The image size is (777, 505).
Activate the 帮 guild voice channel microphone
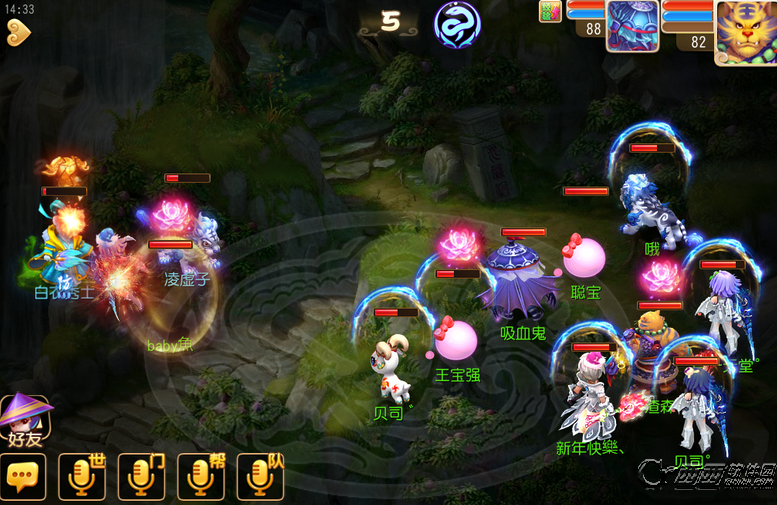pyautogui.click(x=201, y=477)
